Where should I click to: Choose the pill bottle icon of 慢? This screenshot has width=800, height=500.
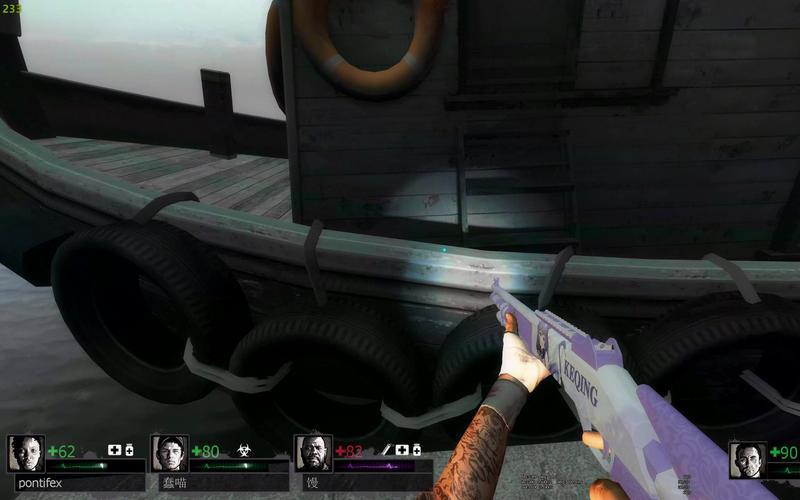pos(416,450)
